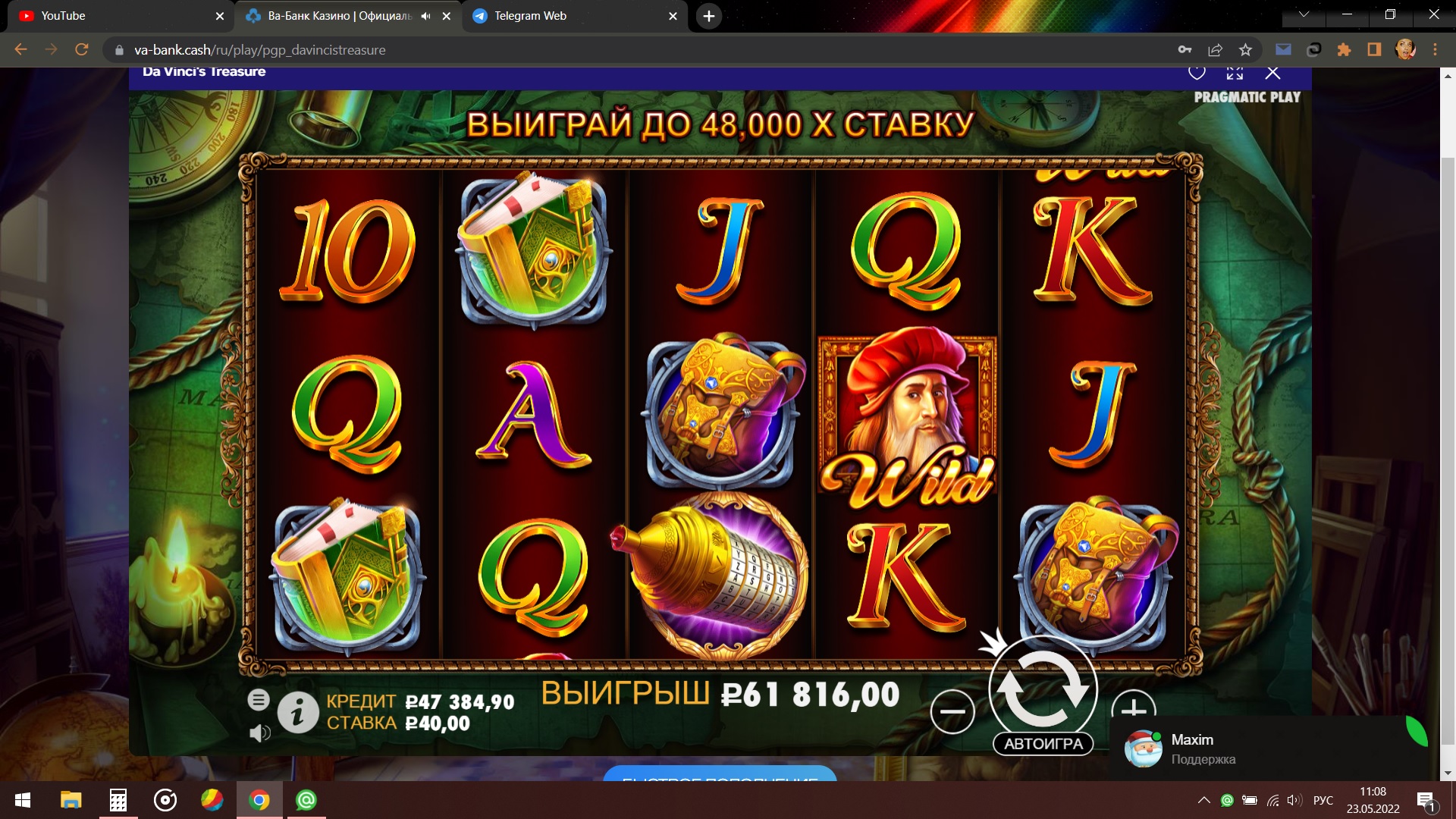
Task: Decrease the bet with the minus button
Action: (x=952, y=711)
